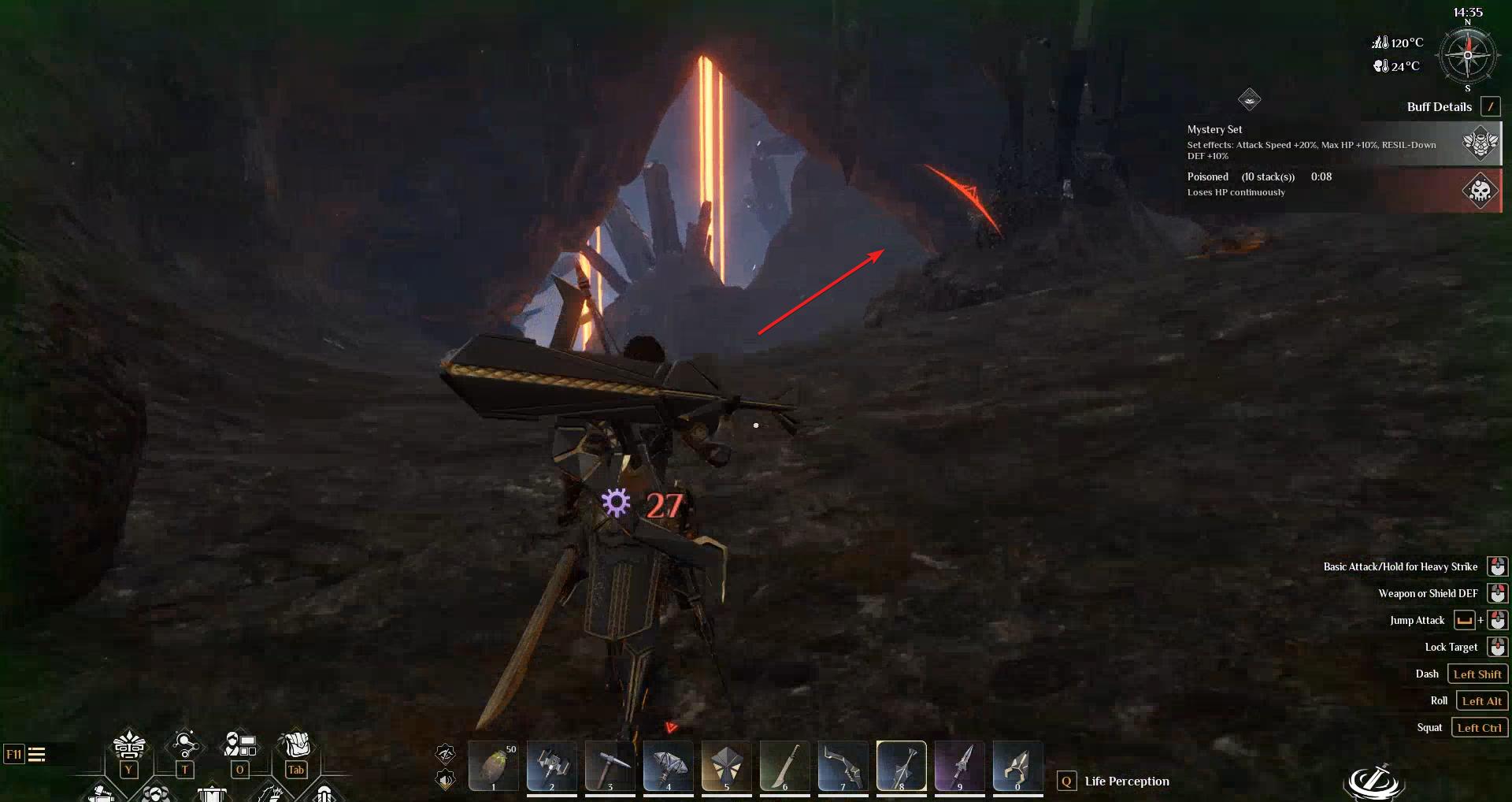
Task: Open the backpack inventory icon
Action: click(x=295, y=744)
